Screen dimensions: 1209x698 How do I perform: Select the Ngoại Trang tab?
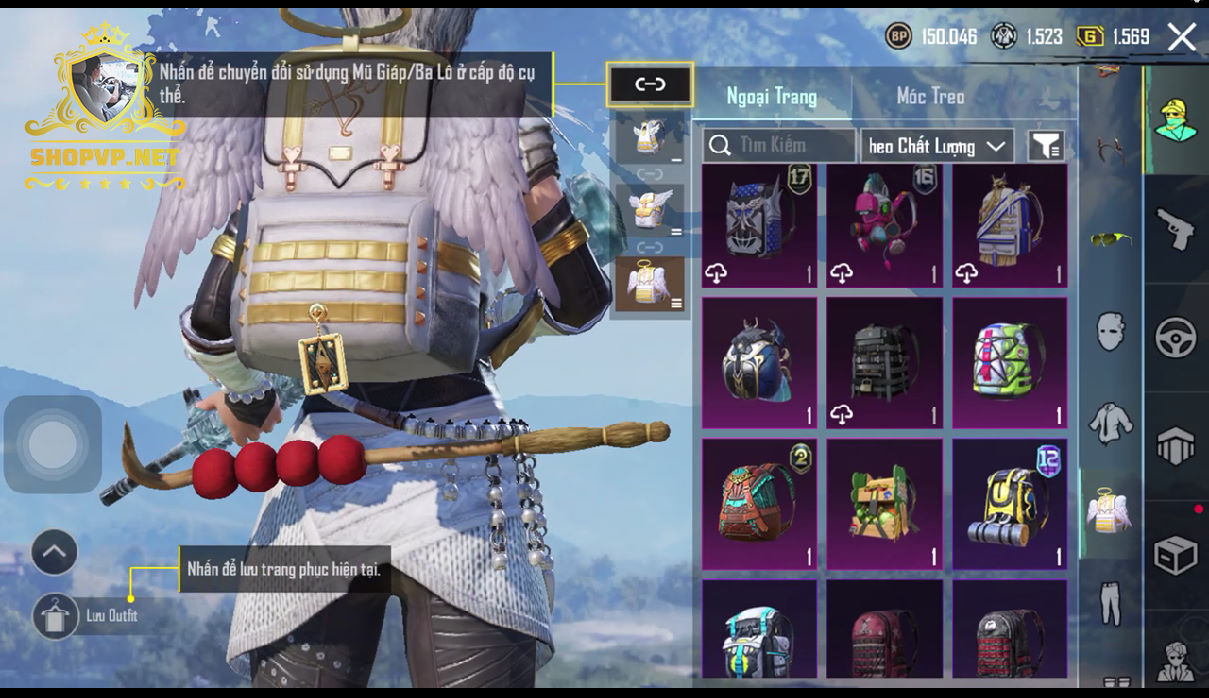pos(771,96)
